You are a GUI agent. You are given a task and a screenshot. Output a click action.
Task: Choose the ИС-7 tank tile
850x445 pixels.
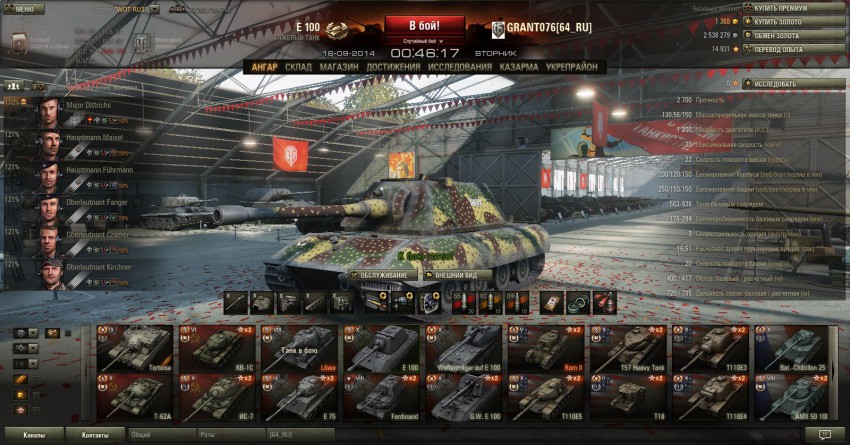(216, 398)
